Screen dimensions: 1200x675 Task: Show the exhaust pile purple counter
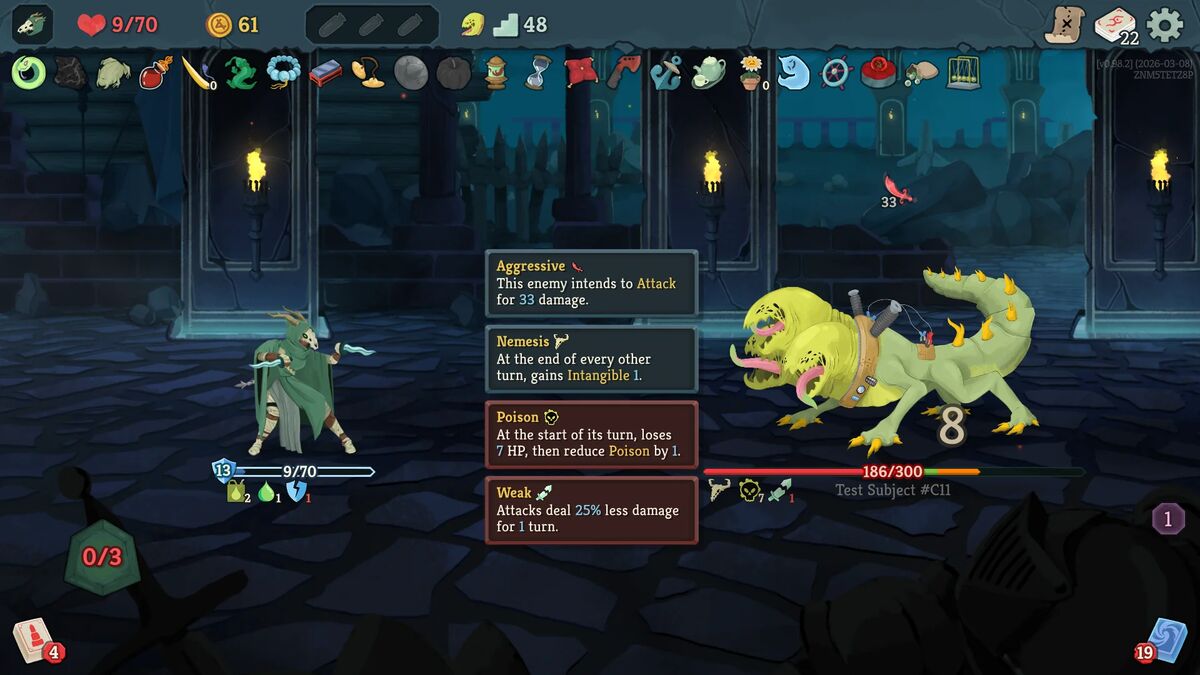[1168, 518]
